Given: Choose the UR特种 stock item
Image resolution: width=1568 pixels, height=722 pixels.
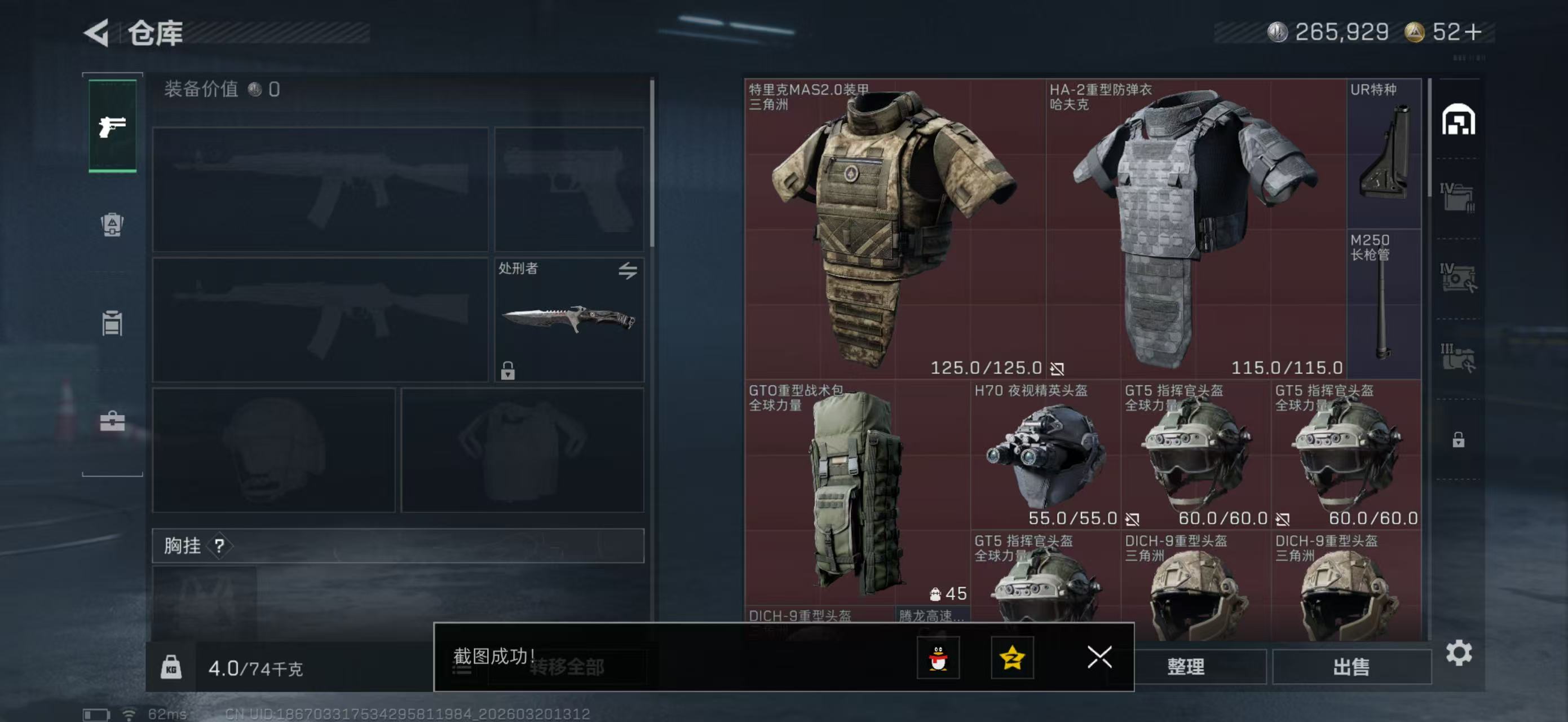Looking at the screenshot, I should [1384, 153].
